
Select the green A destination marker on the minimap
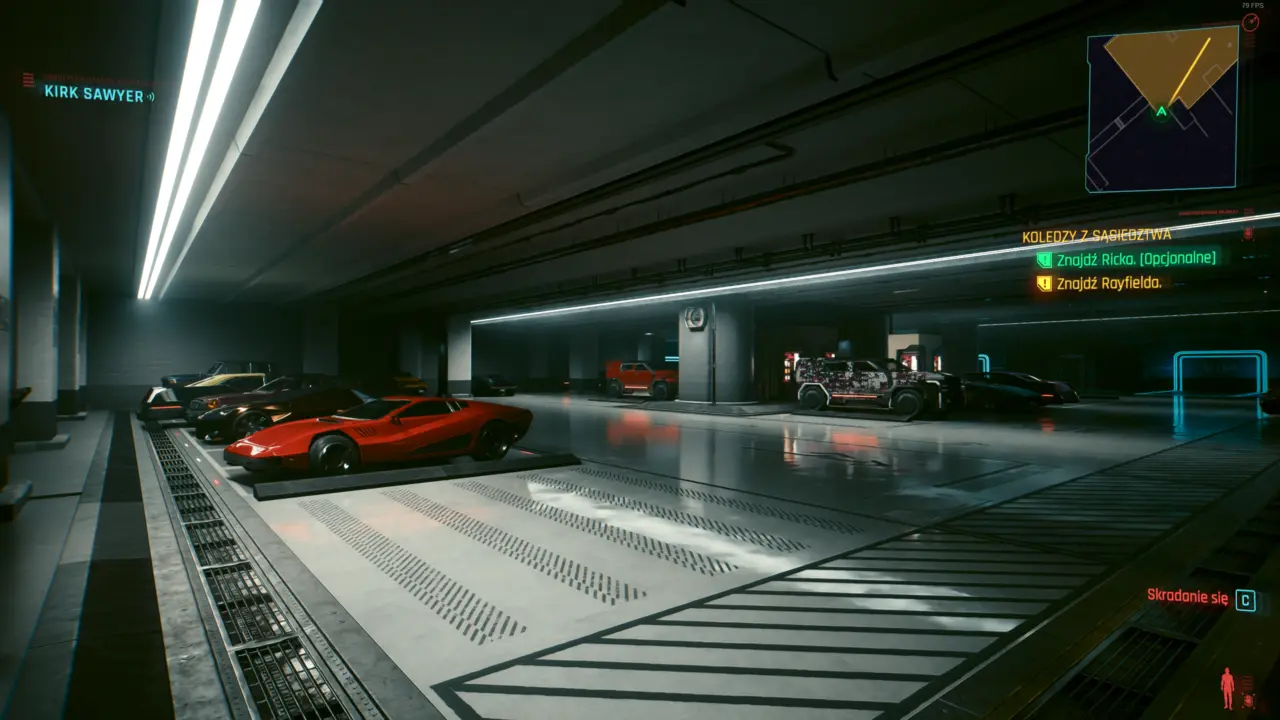[x=1160, y=112]
